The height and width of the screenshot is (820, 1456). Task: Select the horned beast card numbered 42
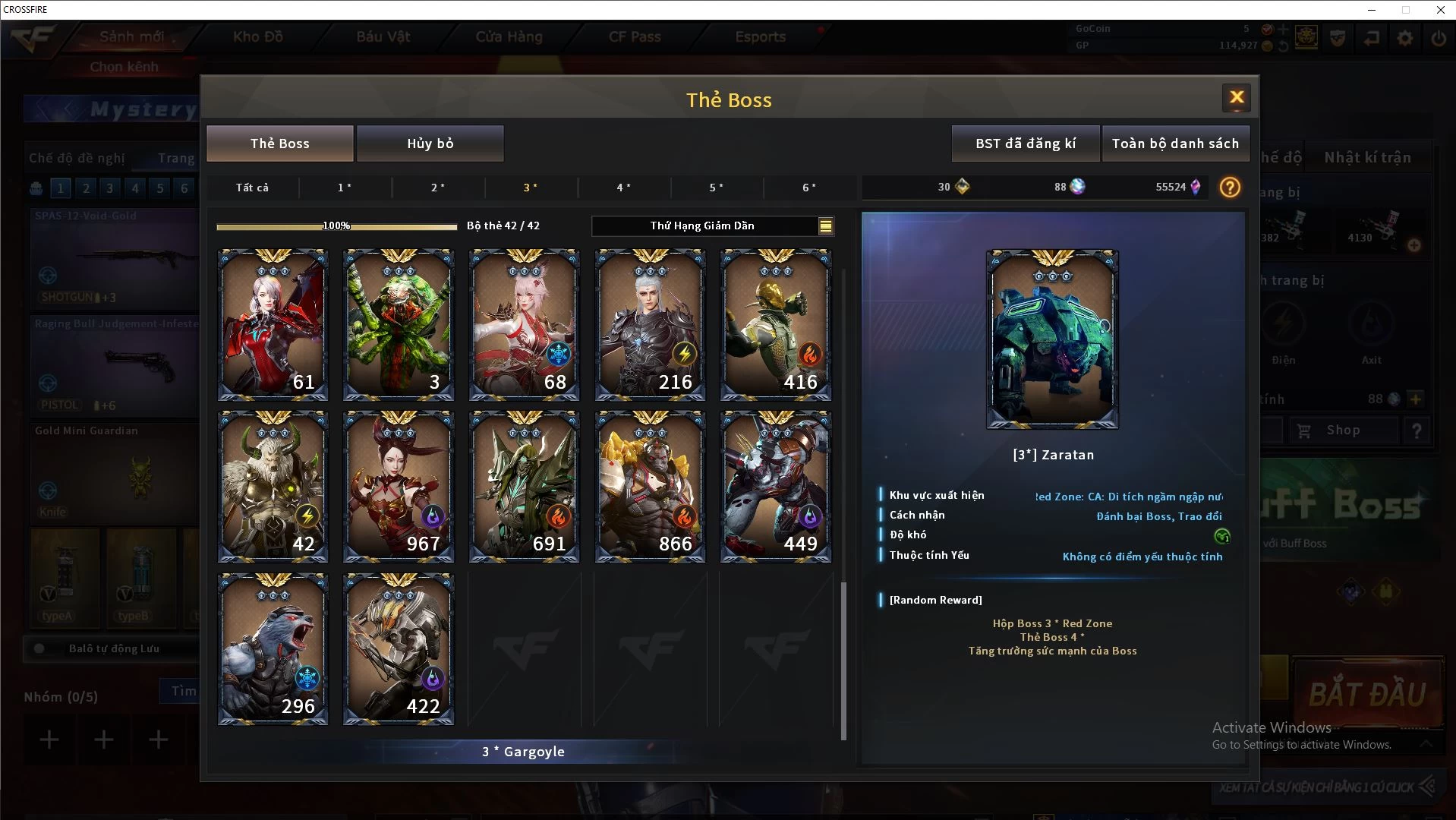coord(273,487)
